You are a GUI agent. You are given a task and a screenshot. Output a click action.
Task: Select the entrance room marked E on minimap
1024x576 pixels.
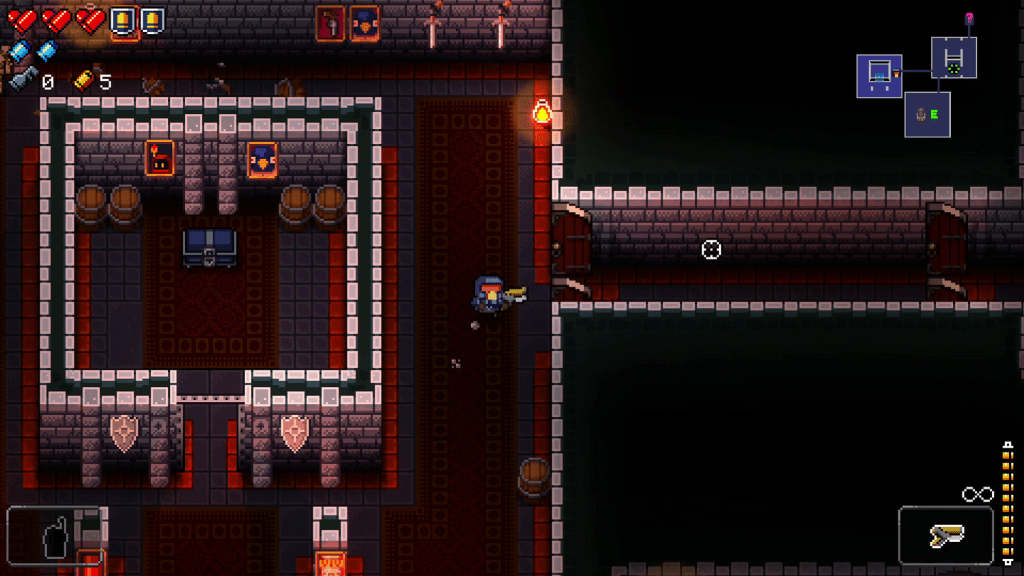tap(927, 115)
